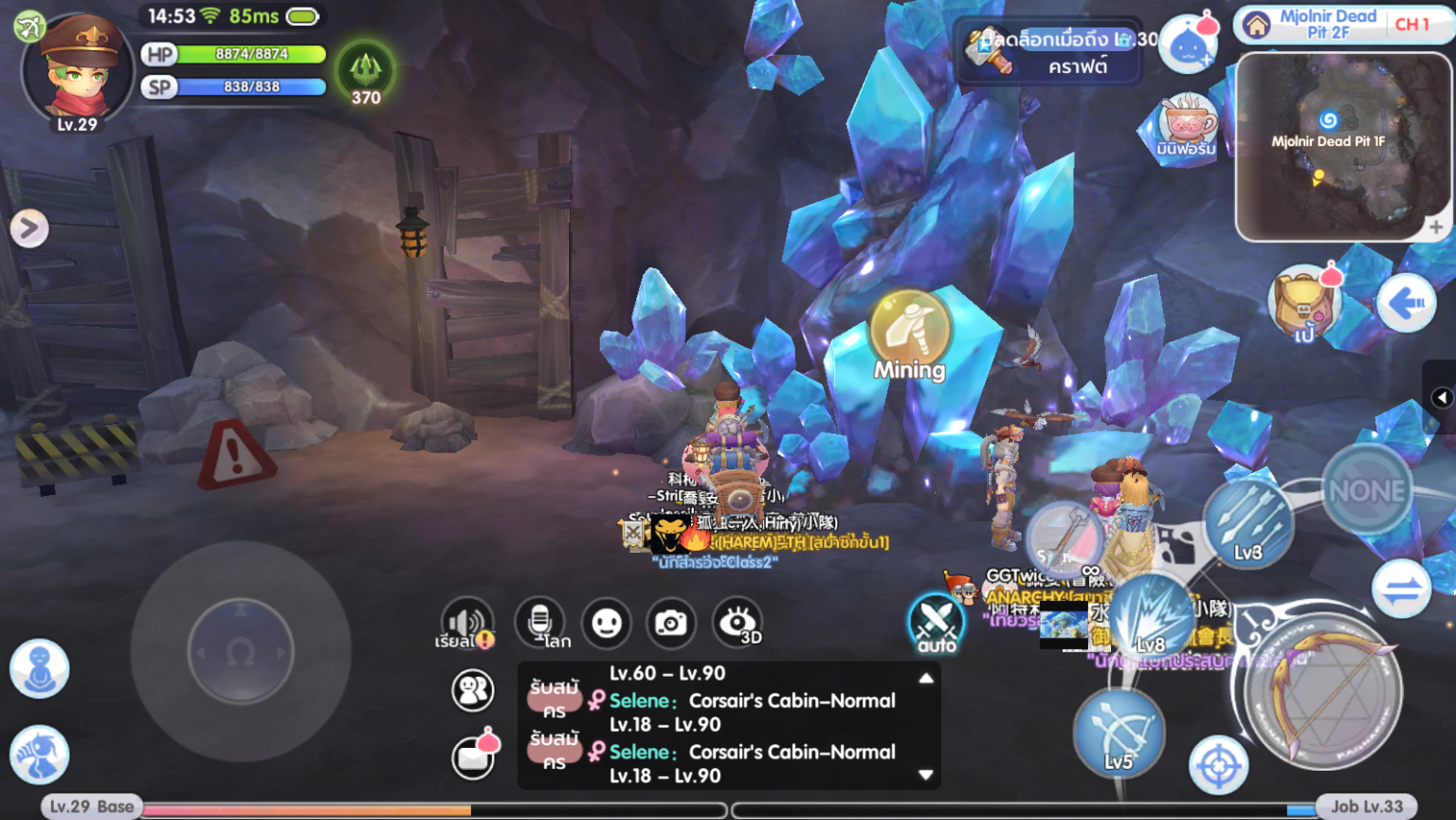Tap the main bow attack button
The height and width of the screenshot is (820, 1456).
1323,691
